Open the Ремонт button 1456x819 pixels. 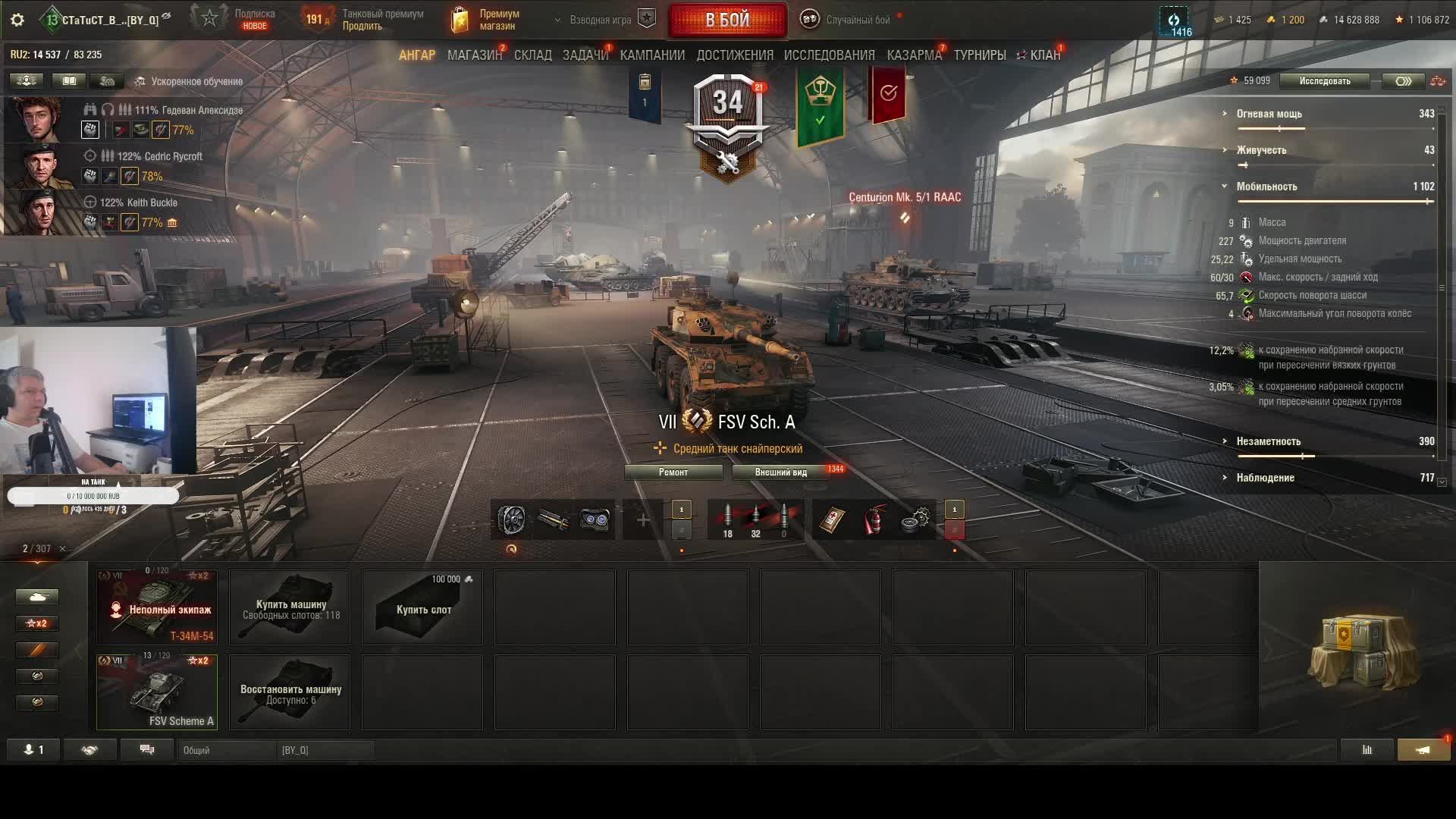coord(673,472)
